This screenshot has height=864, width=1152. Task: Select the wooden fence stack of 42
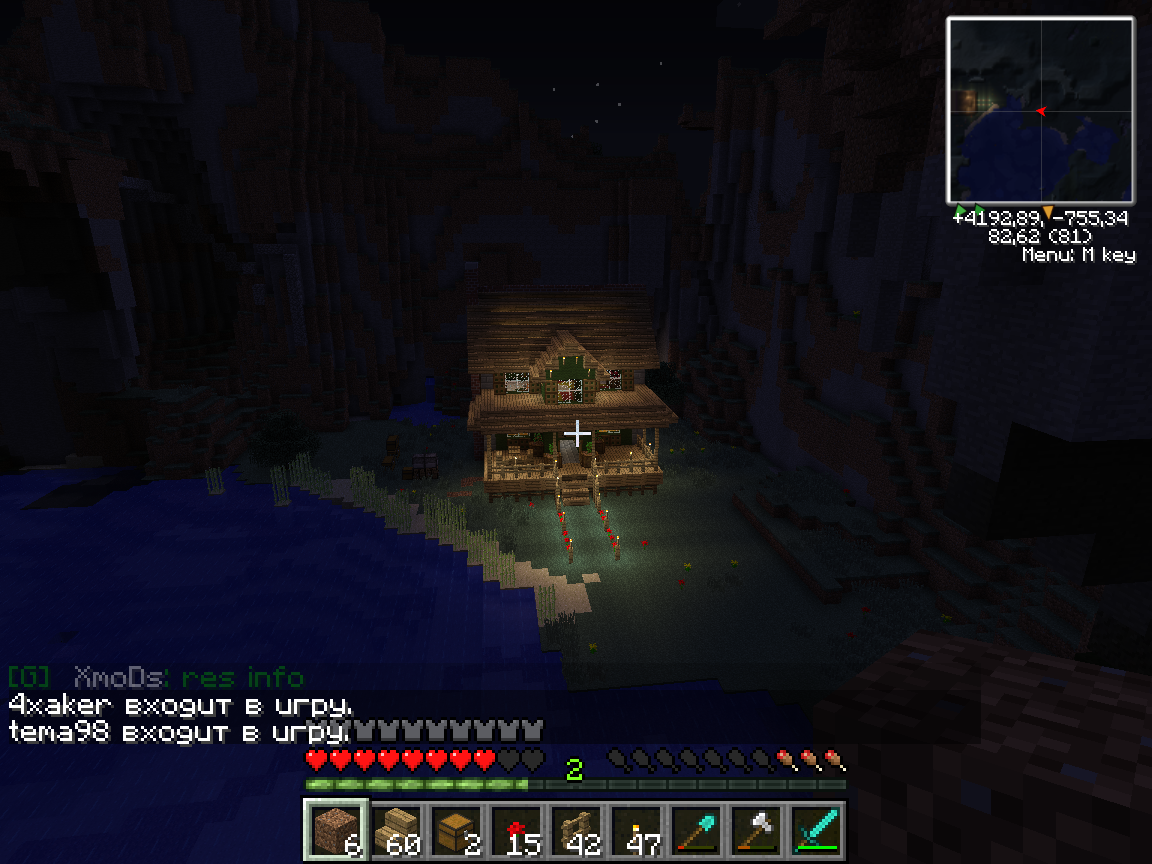click(x=576, y=830)
